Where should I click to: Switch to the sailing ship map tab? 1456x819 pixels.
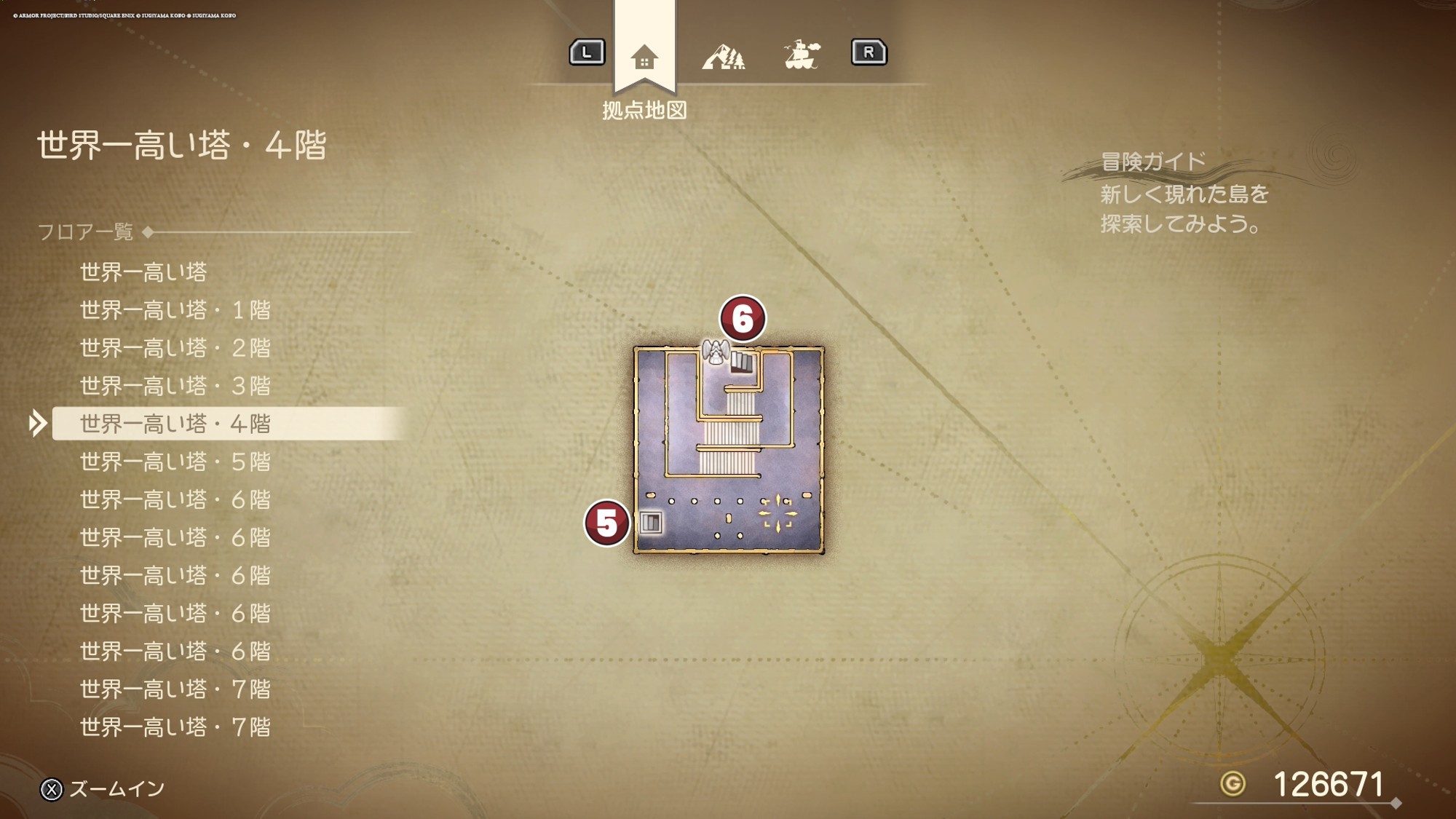click(x=802, y=55)
